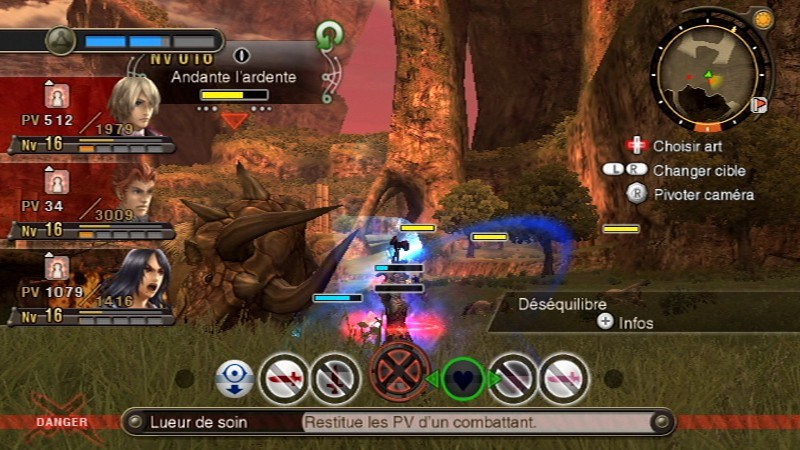Pick the red-haired party member portrait

coord(134,190)
